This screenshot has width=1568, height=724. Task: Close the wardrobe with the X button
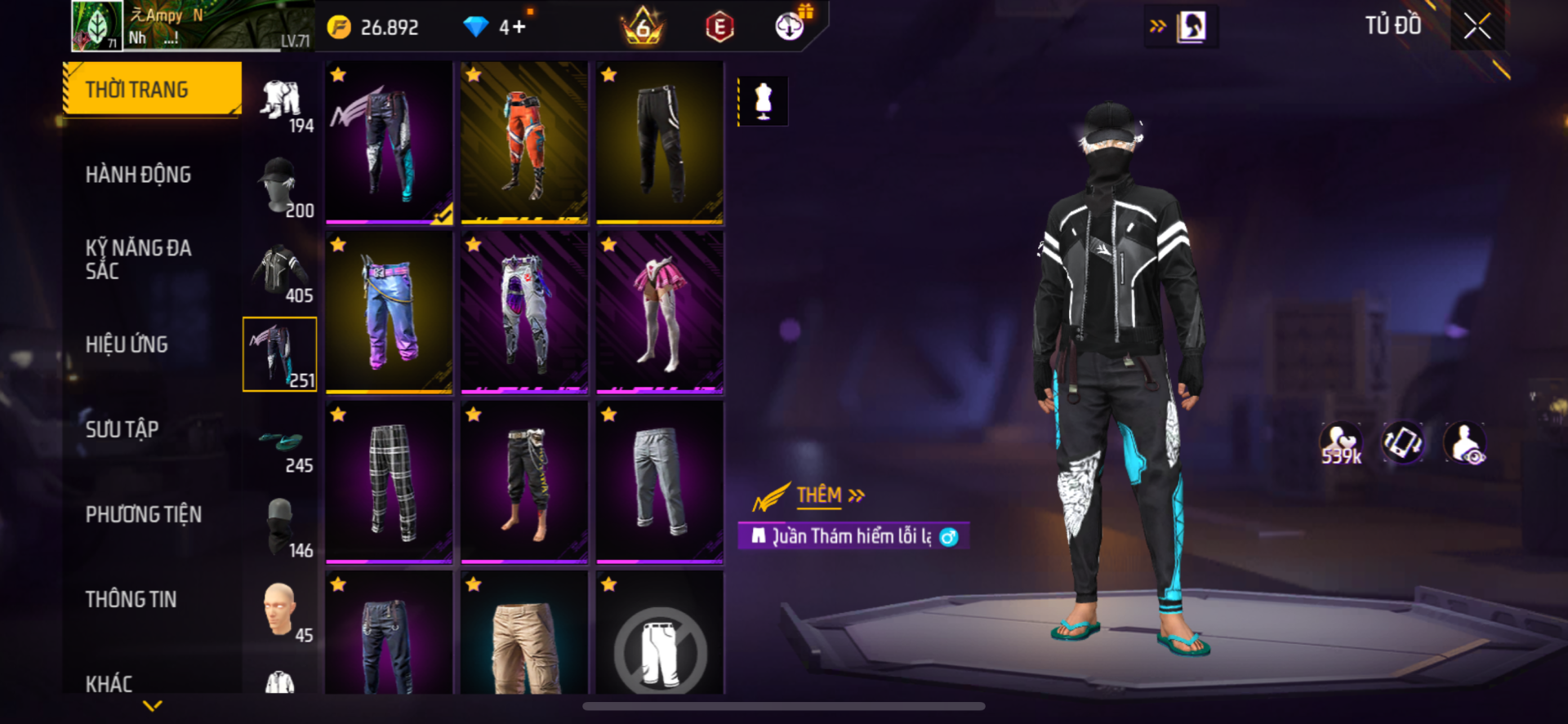[1477, 26]
